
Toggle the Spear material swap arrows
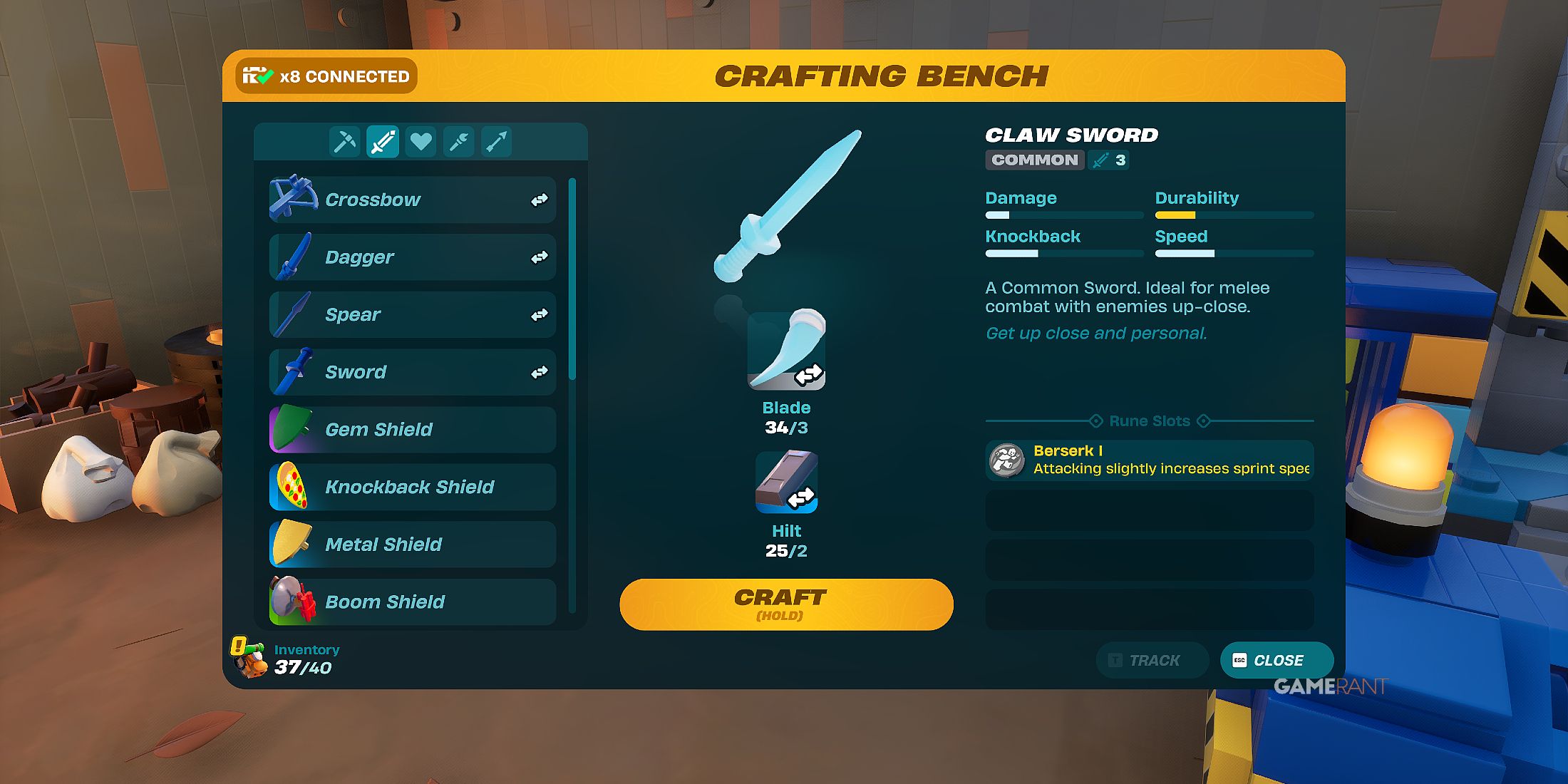pos(540,314)
